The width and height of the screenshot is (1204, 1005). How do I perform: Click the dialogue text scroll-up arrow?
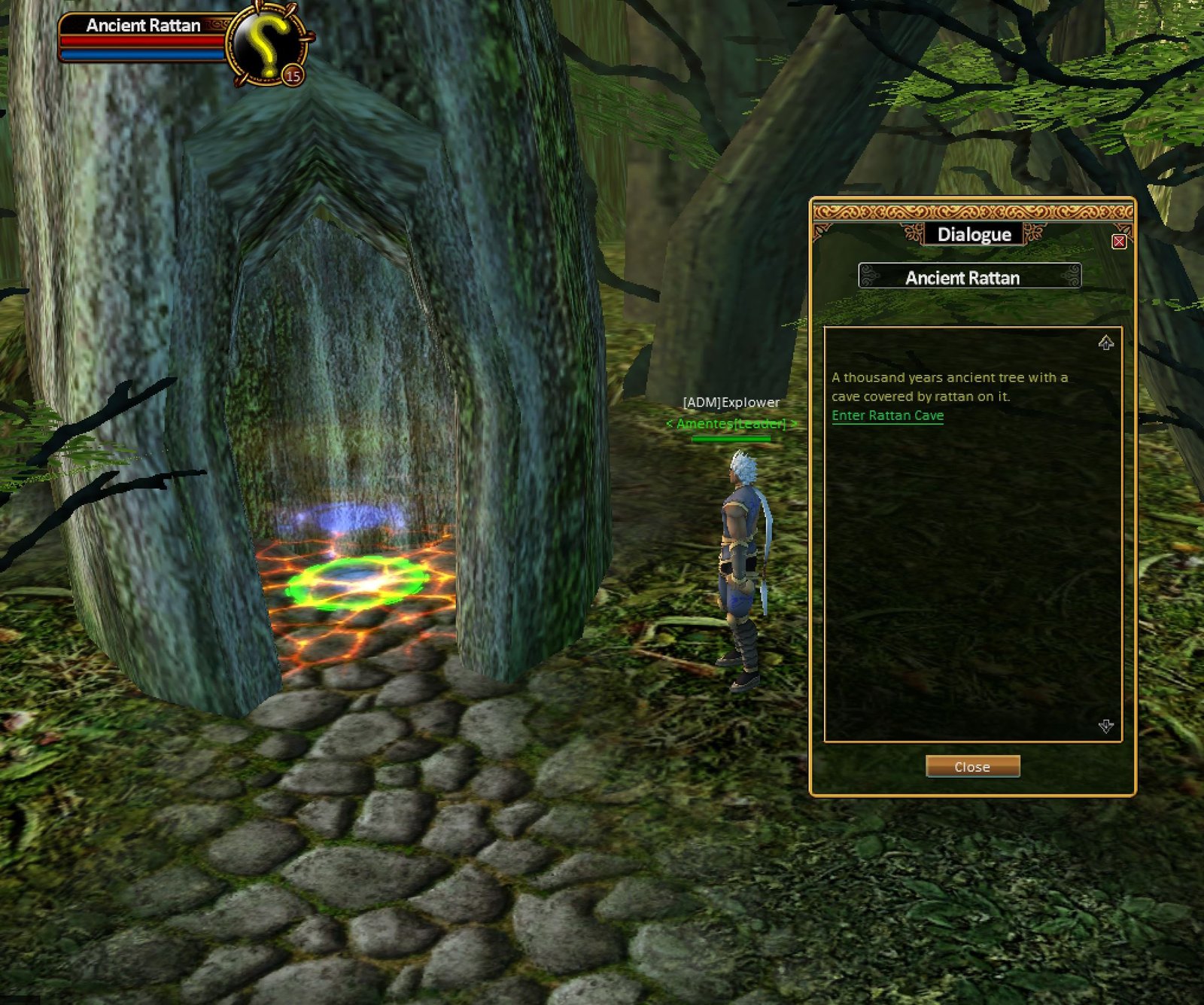tap(1105, 343)
